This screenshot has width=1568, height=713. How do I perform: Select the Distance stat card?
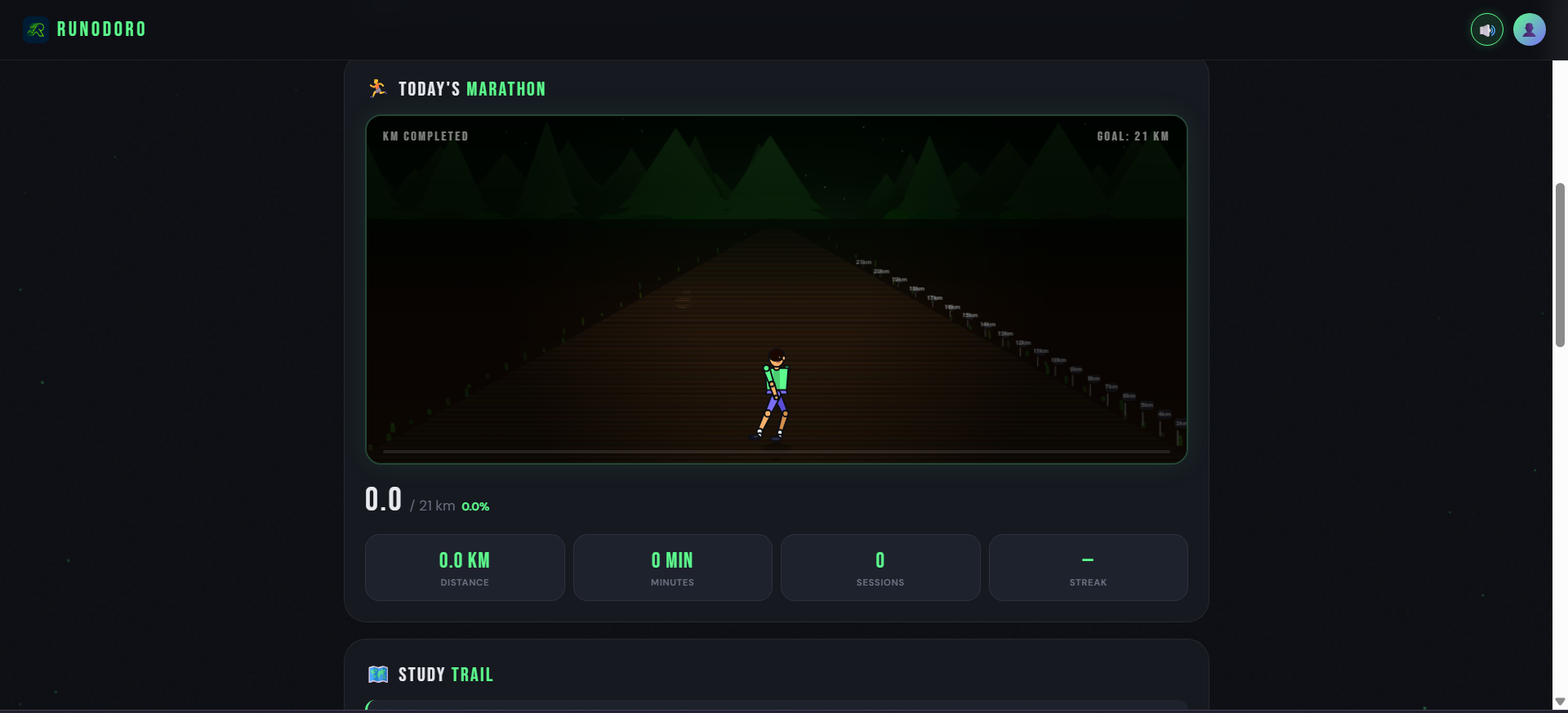point(465,568)
